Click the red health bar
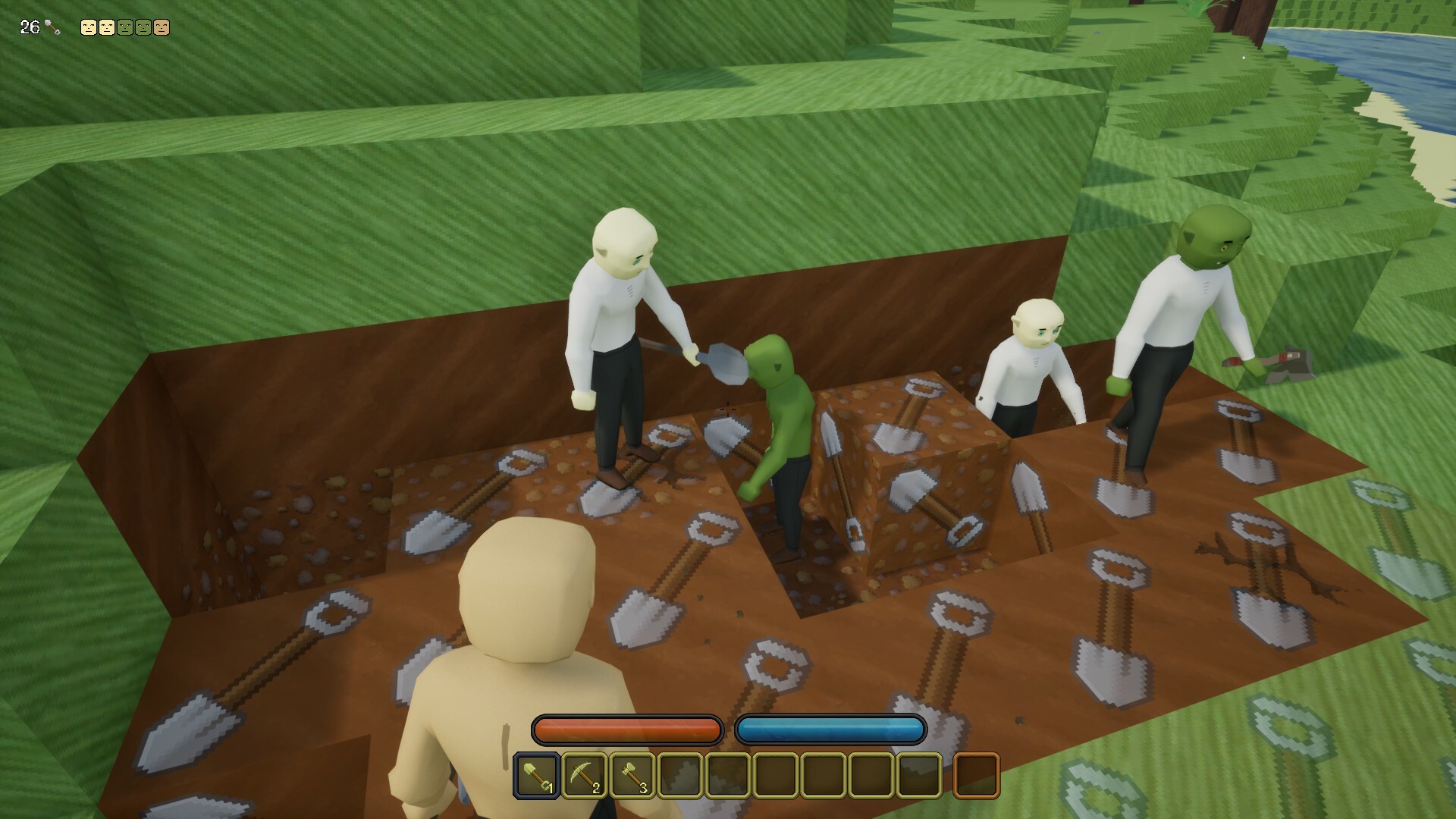 click(626, 730)
